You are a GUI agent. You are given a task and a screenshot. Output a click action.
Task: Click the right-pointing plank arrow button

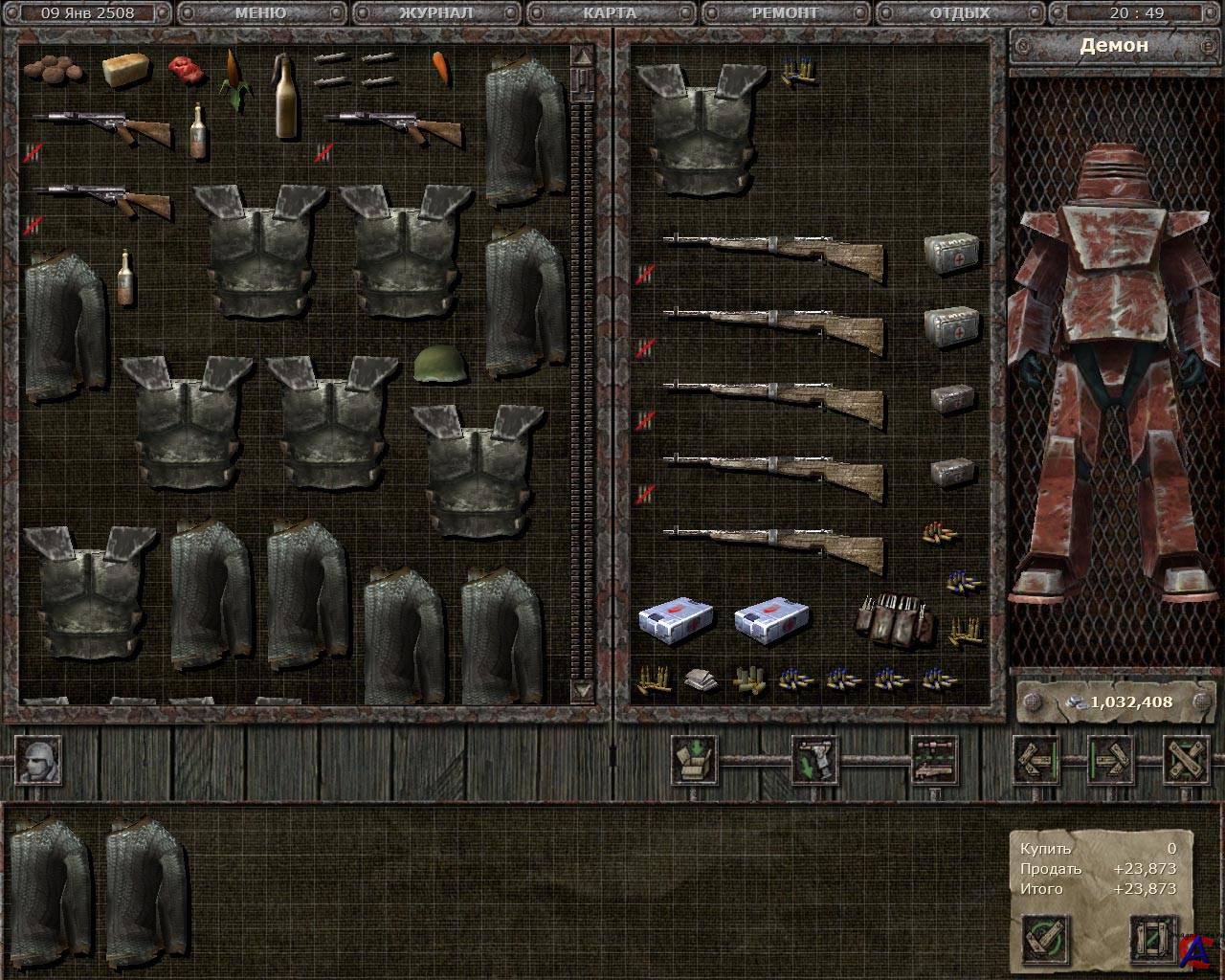1111,759
